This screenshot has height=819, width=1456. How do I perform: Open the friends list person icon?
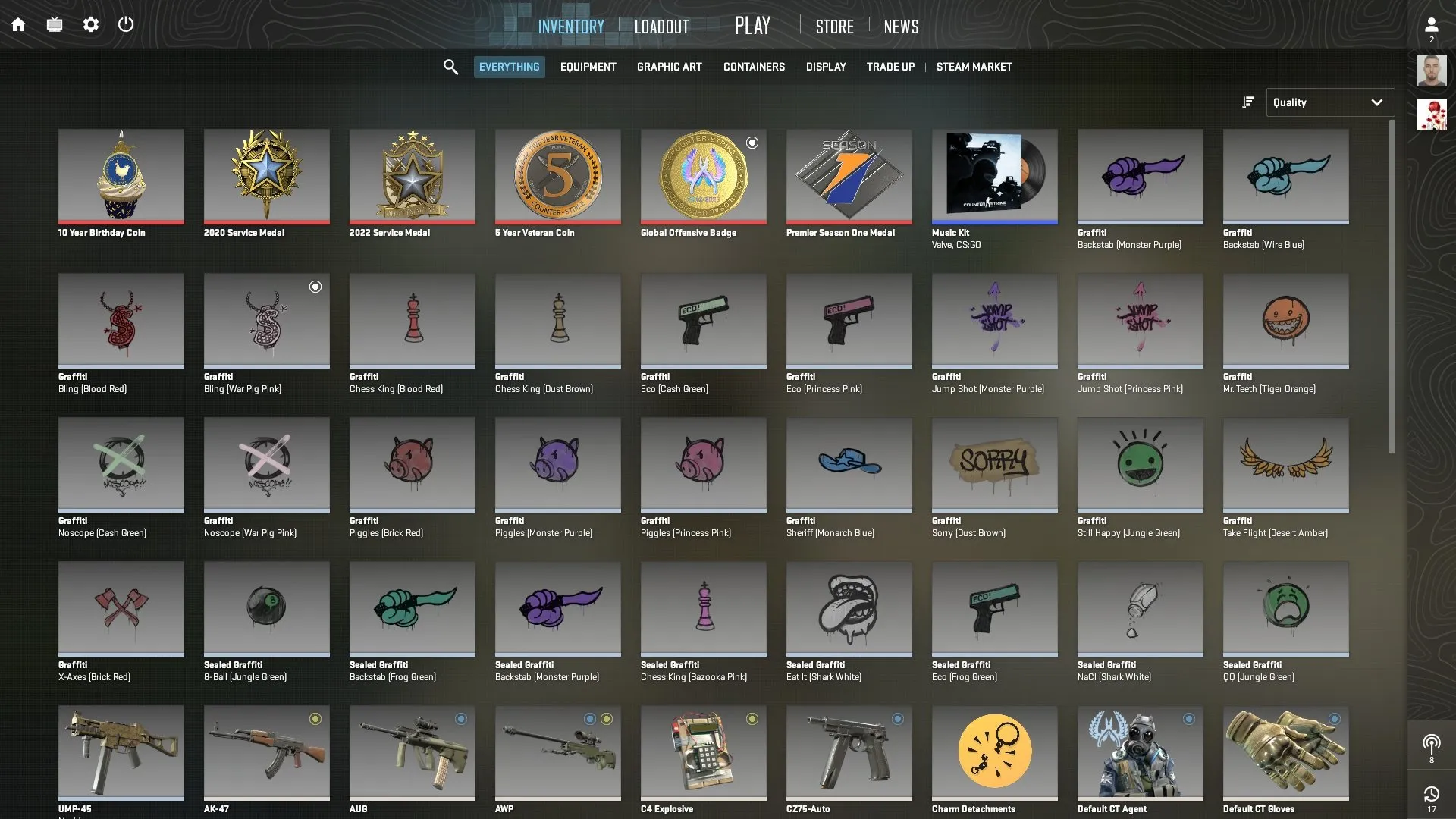[1432, 23]
